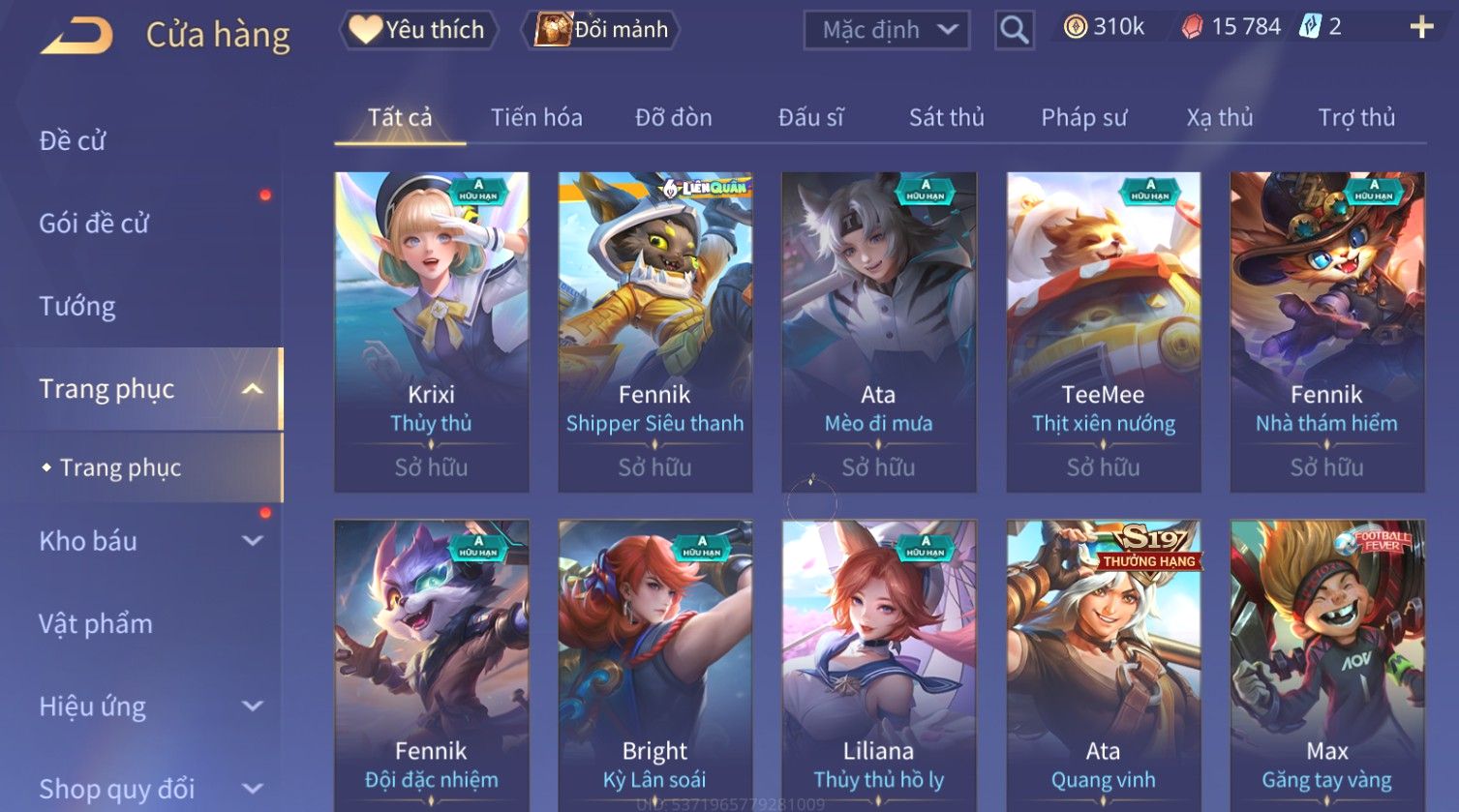
Task: Choose the Bright Kỳ Lân soái skin
Action: coord(654,666)
